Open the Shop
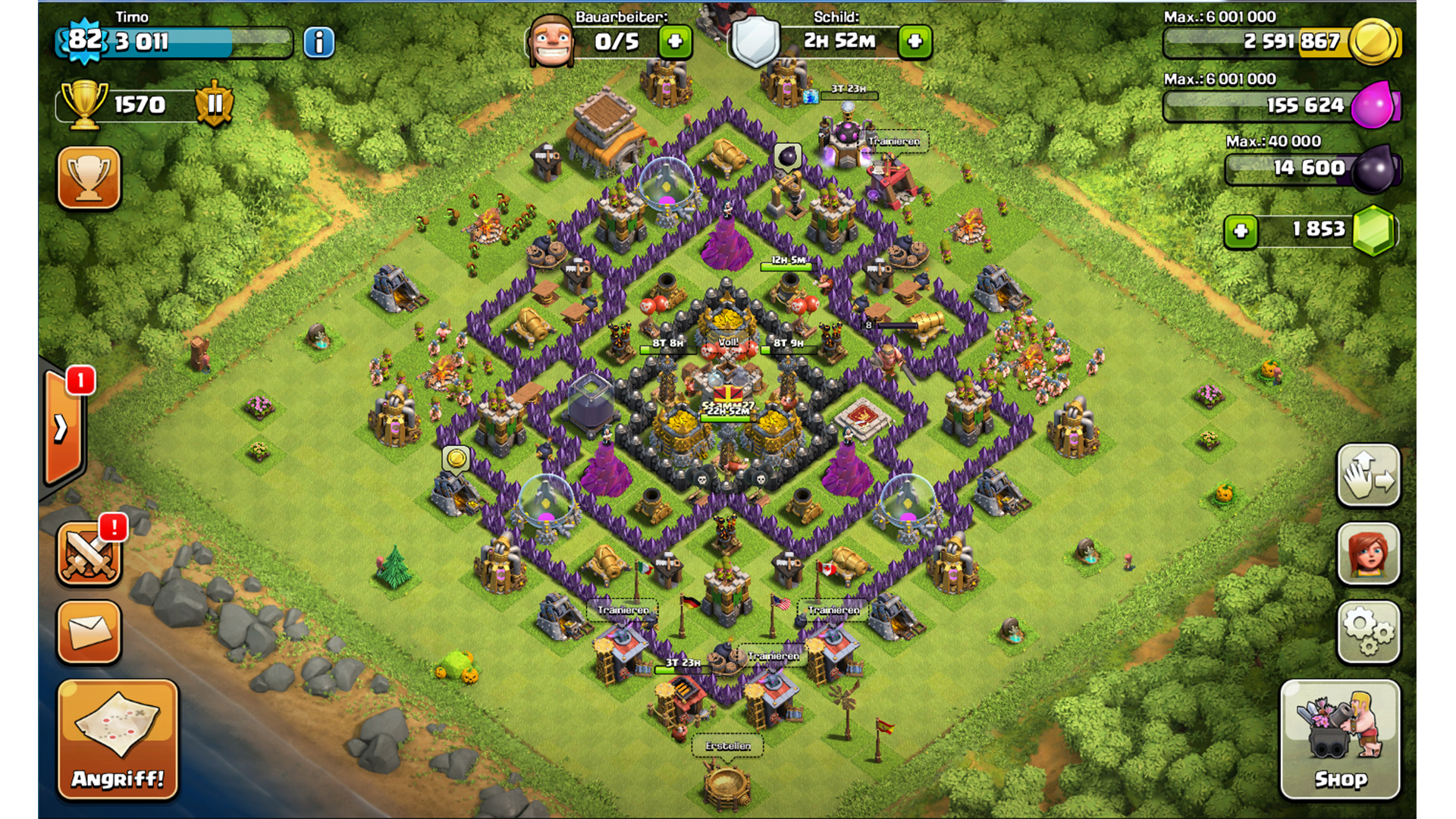The width and height of the screenshot is (1456, 819). [x=1340, y=739]
